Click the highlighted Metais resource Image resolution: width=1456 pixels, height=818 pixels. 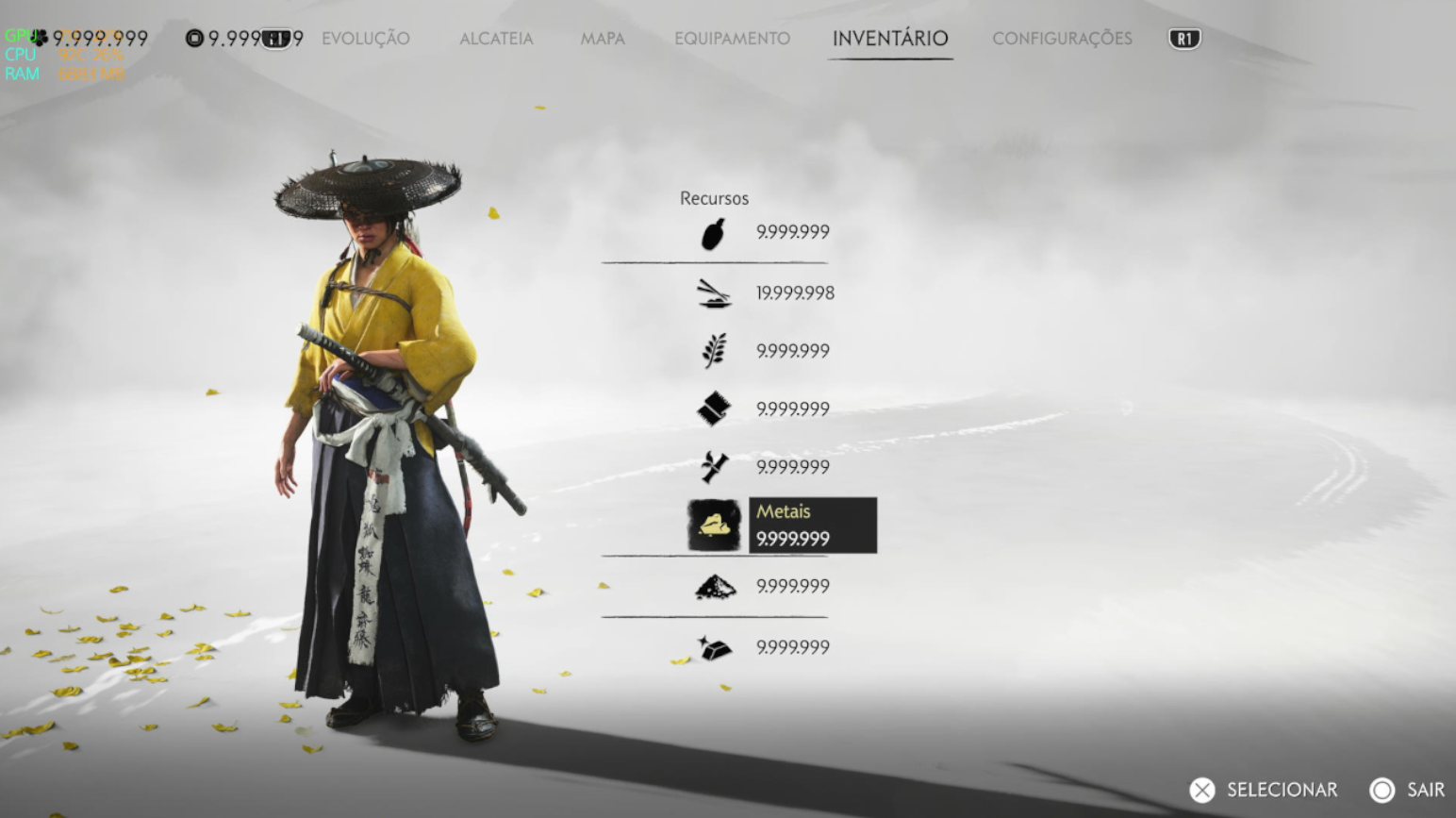coord(714,525)
